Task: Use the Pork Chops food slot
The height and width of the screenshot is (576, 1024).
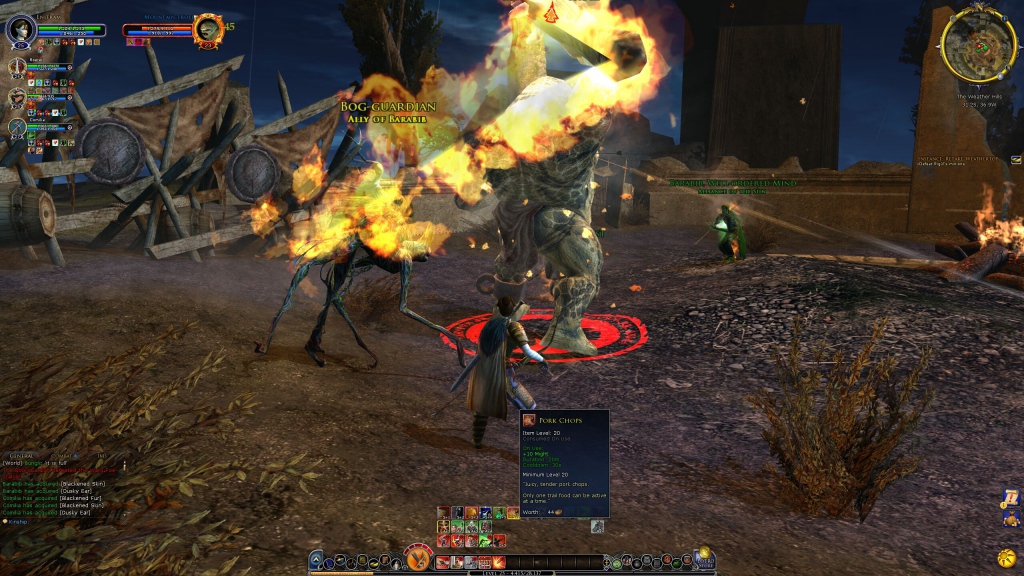Action: [x=513, y=513]
